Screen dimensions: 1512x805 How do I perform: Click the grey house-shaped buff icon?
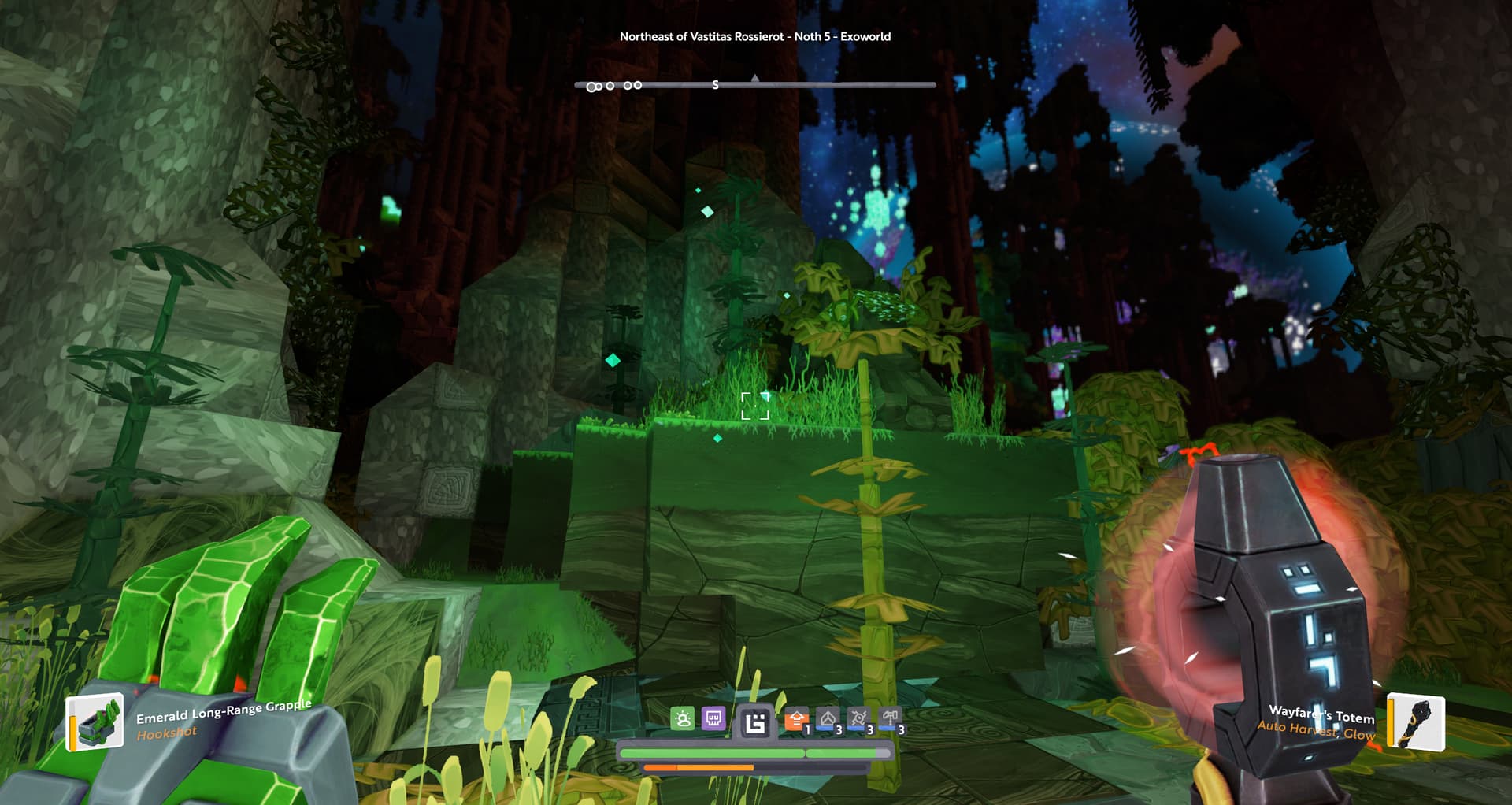(x=828, y=719)
